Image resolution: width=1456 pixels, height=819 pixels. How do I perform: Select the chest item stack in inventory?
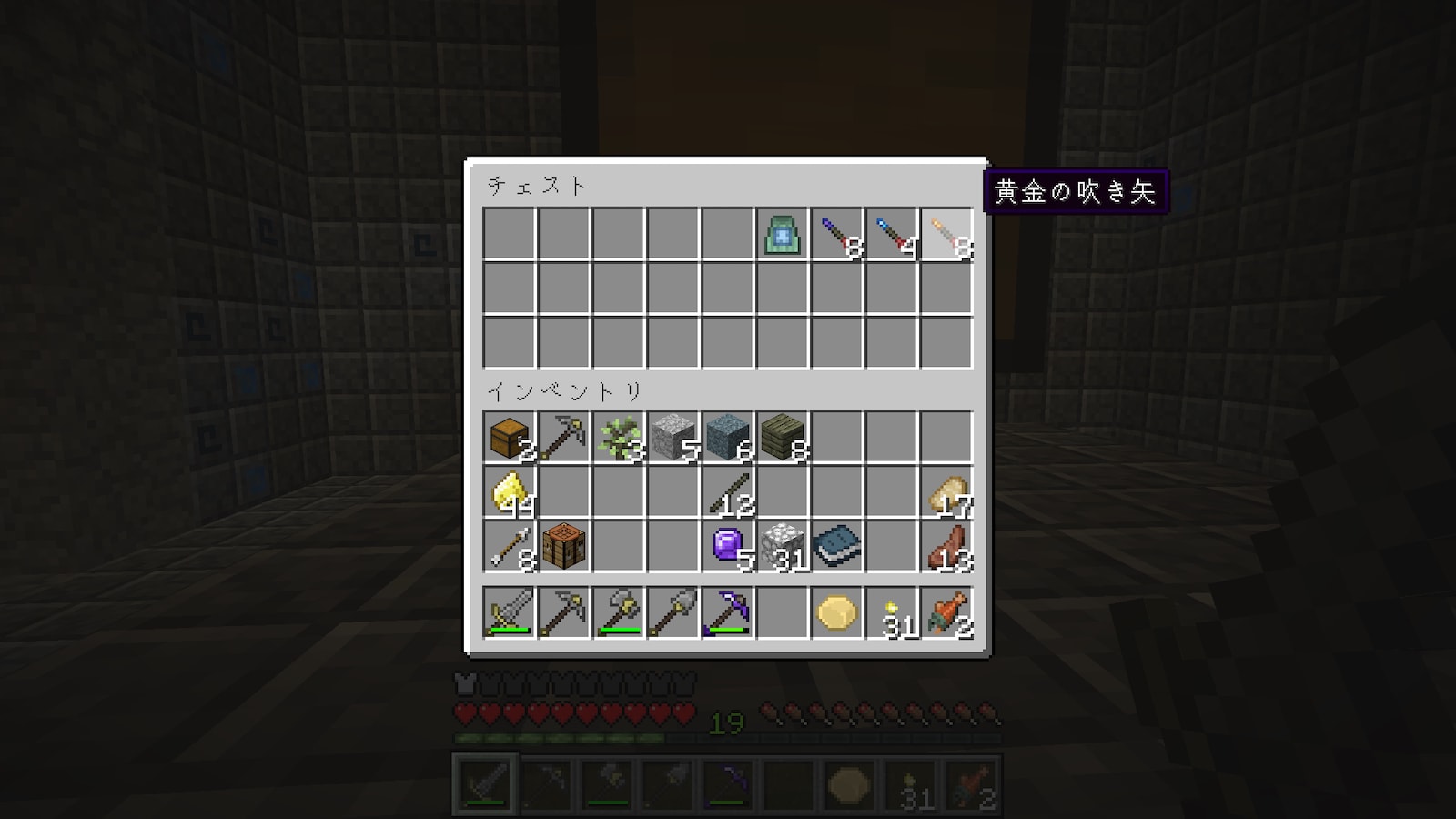[509, 438]
